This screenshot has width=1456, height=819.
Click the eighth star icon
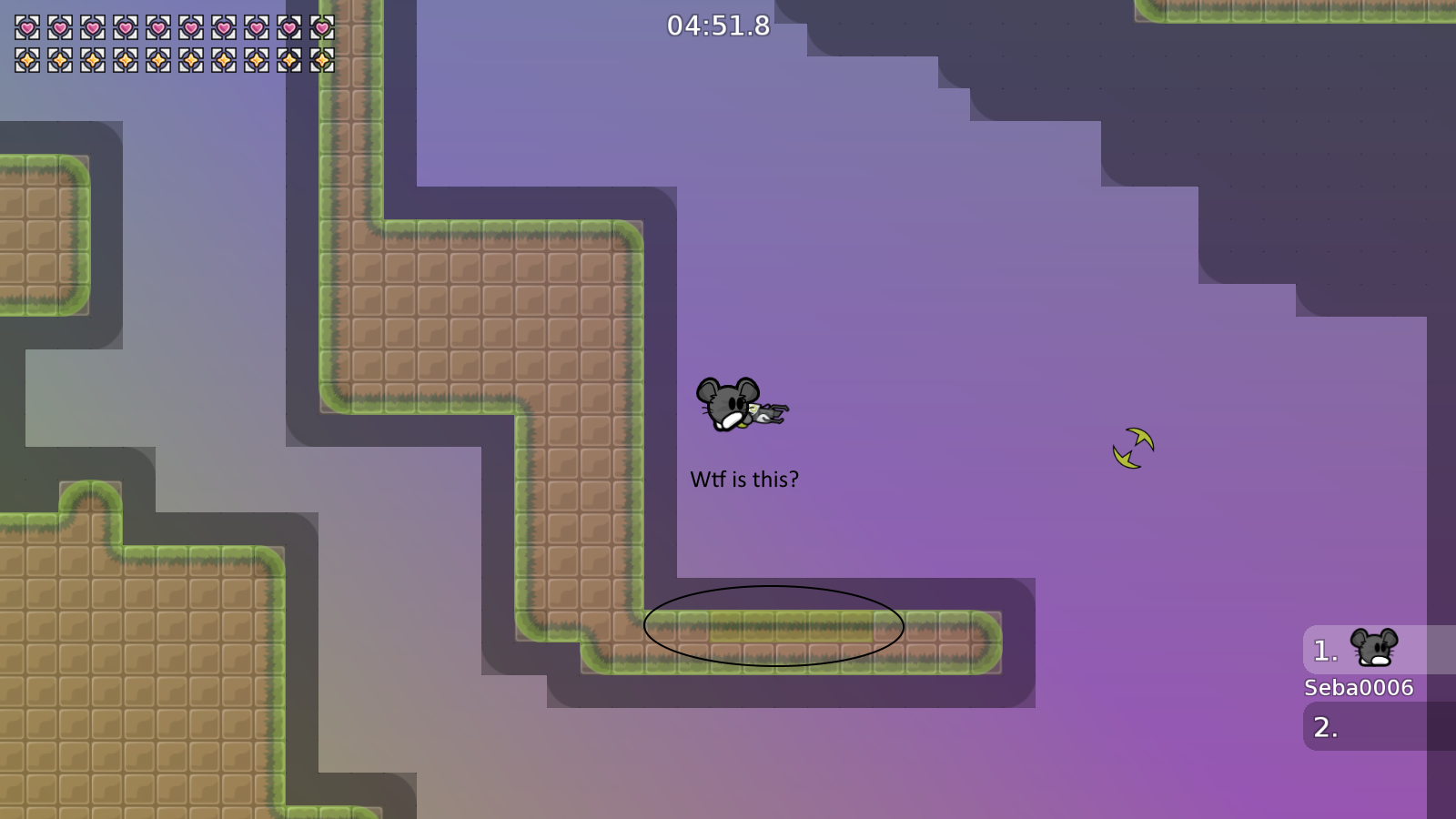pyautogui.click(x=255, y=58)
